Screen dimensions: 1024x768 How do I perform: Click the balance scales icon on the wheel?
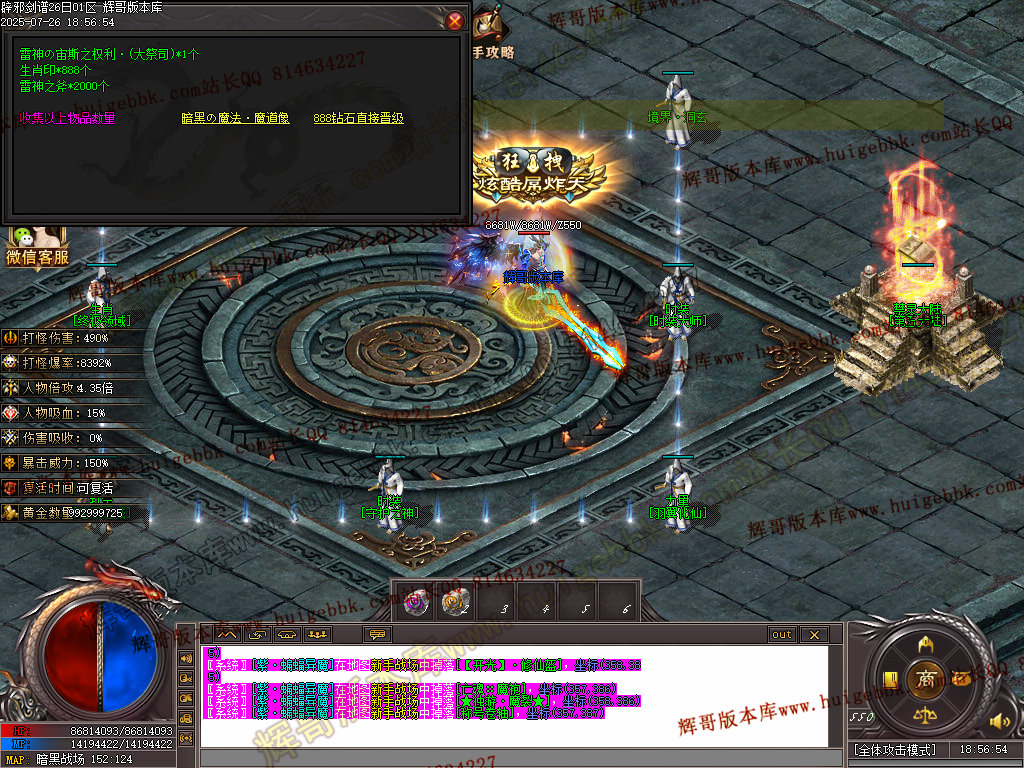[x=925, y=715]
